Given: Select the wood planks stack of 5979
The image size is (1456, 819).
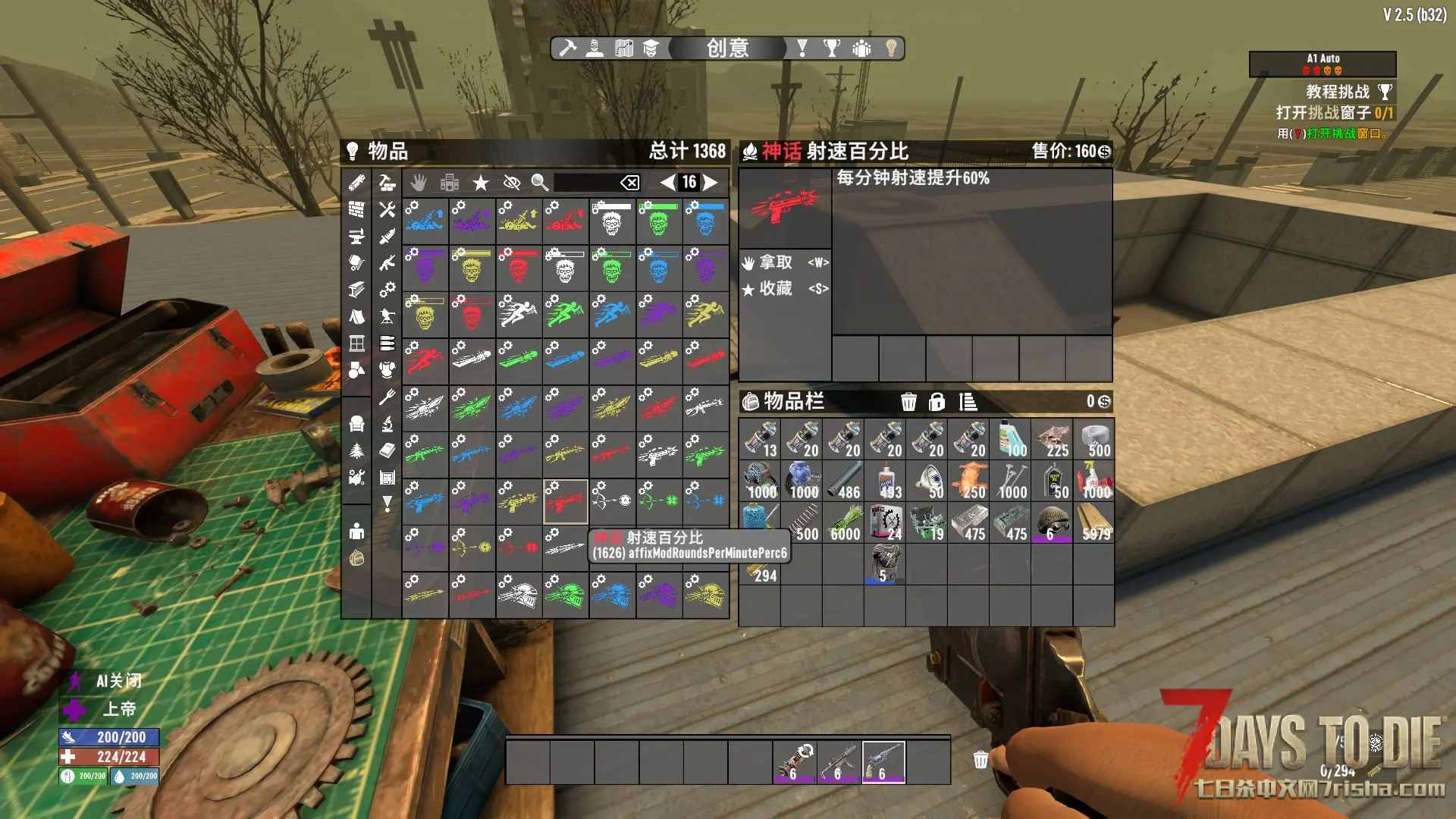Looking at the screenshot, I should click(x=1094, y=523).
